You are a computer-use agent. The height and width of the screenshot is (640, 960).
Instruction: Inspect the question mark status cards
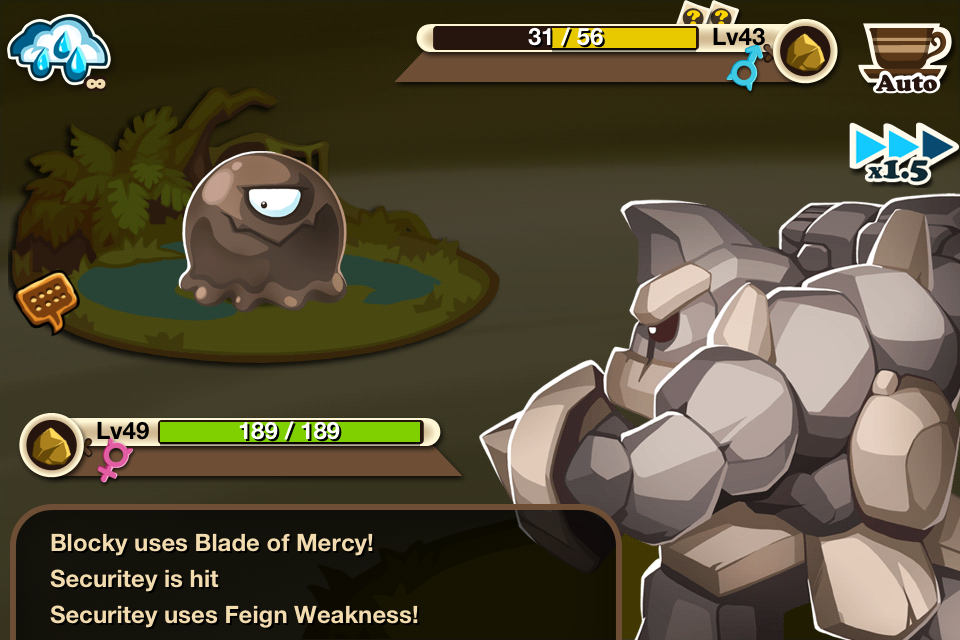706,14
